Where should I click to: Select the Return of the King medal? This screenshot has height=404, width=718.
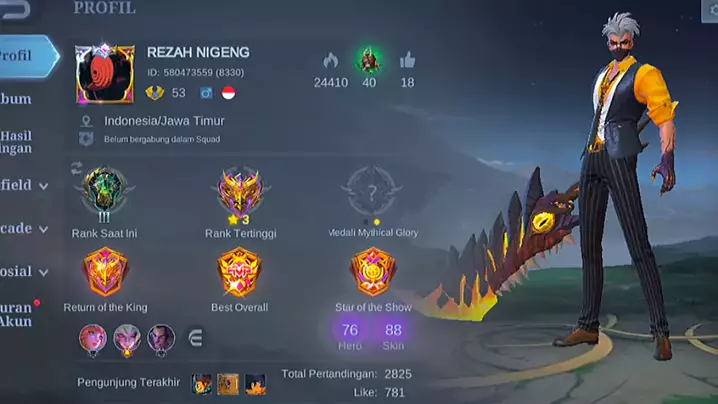coord(104,271)
